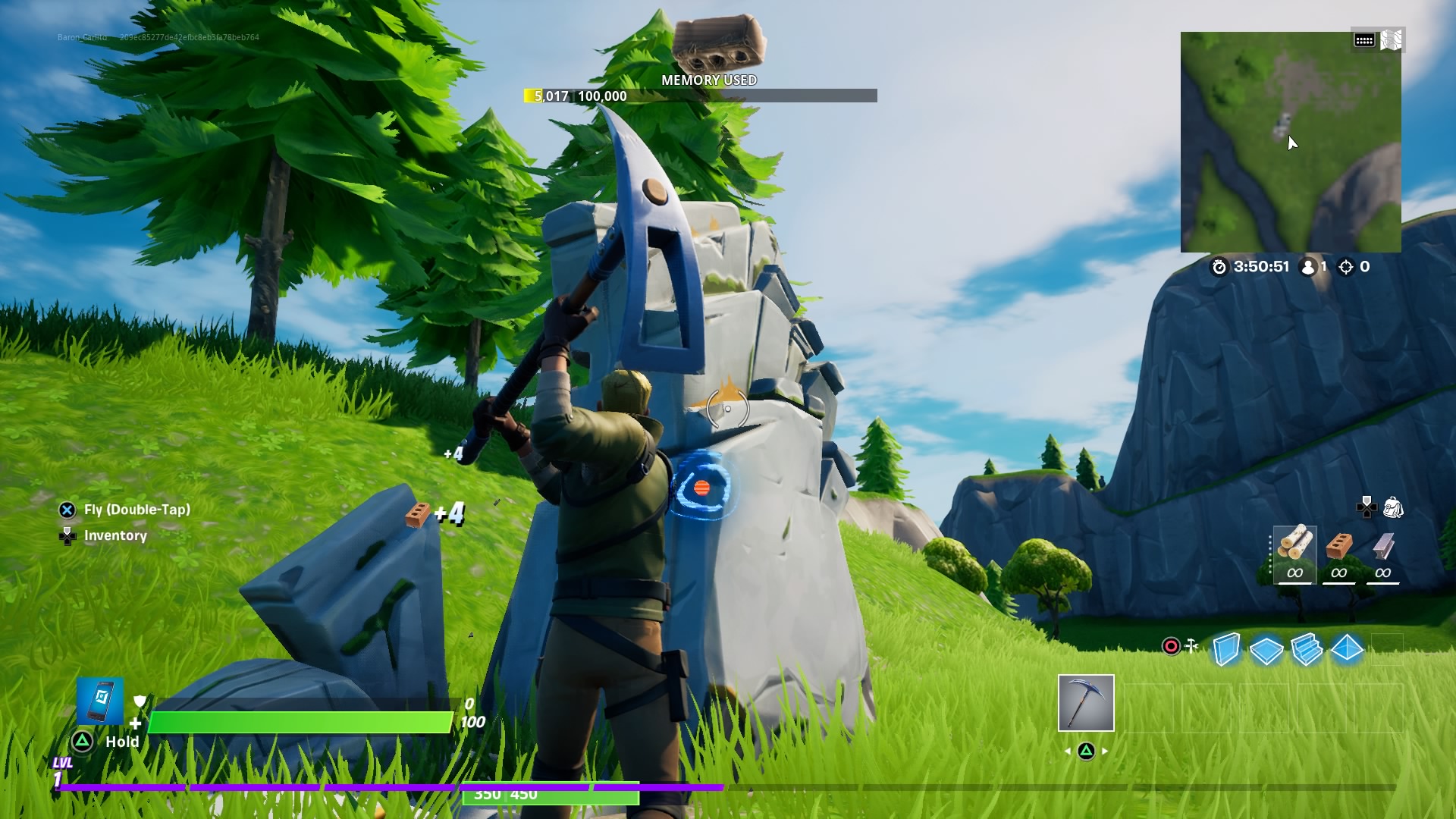Screen dimensions: 1456x819
Task: Select the wall building piece
Action: tap(1226, 649)
